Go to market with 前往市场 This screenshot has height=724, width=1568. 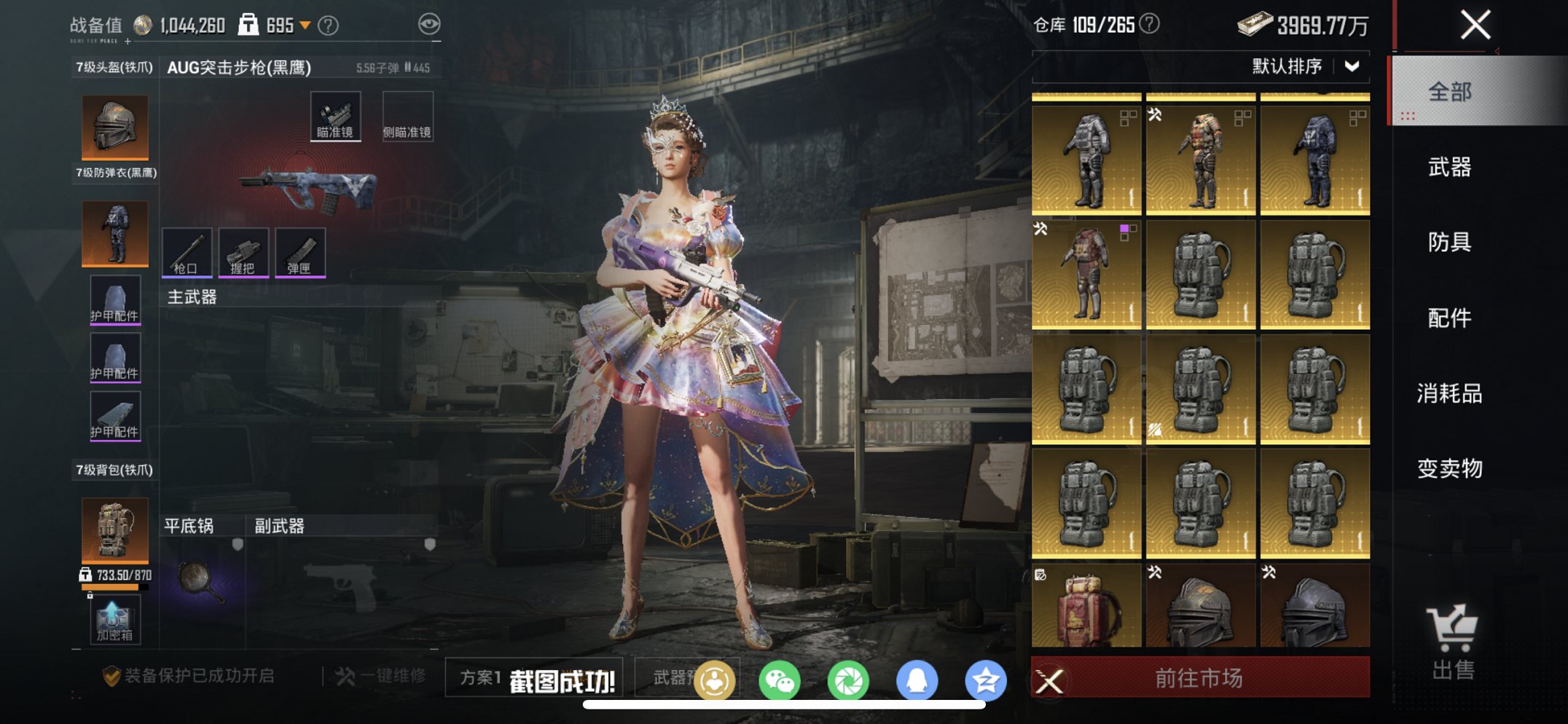pyautogui.click(x=1199, y=678)
